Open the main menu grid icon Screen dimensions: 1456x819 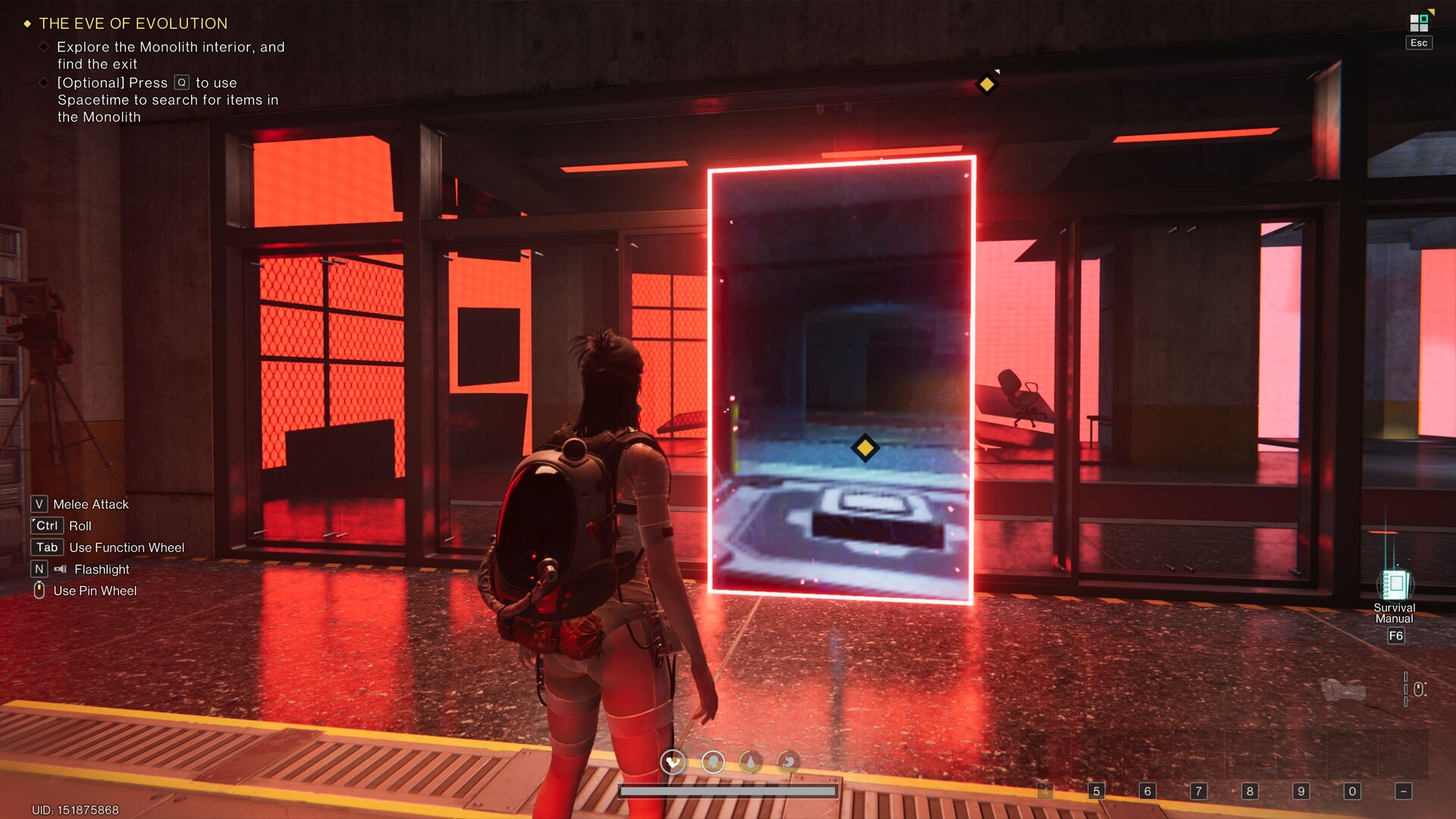tap(1419, 23)
